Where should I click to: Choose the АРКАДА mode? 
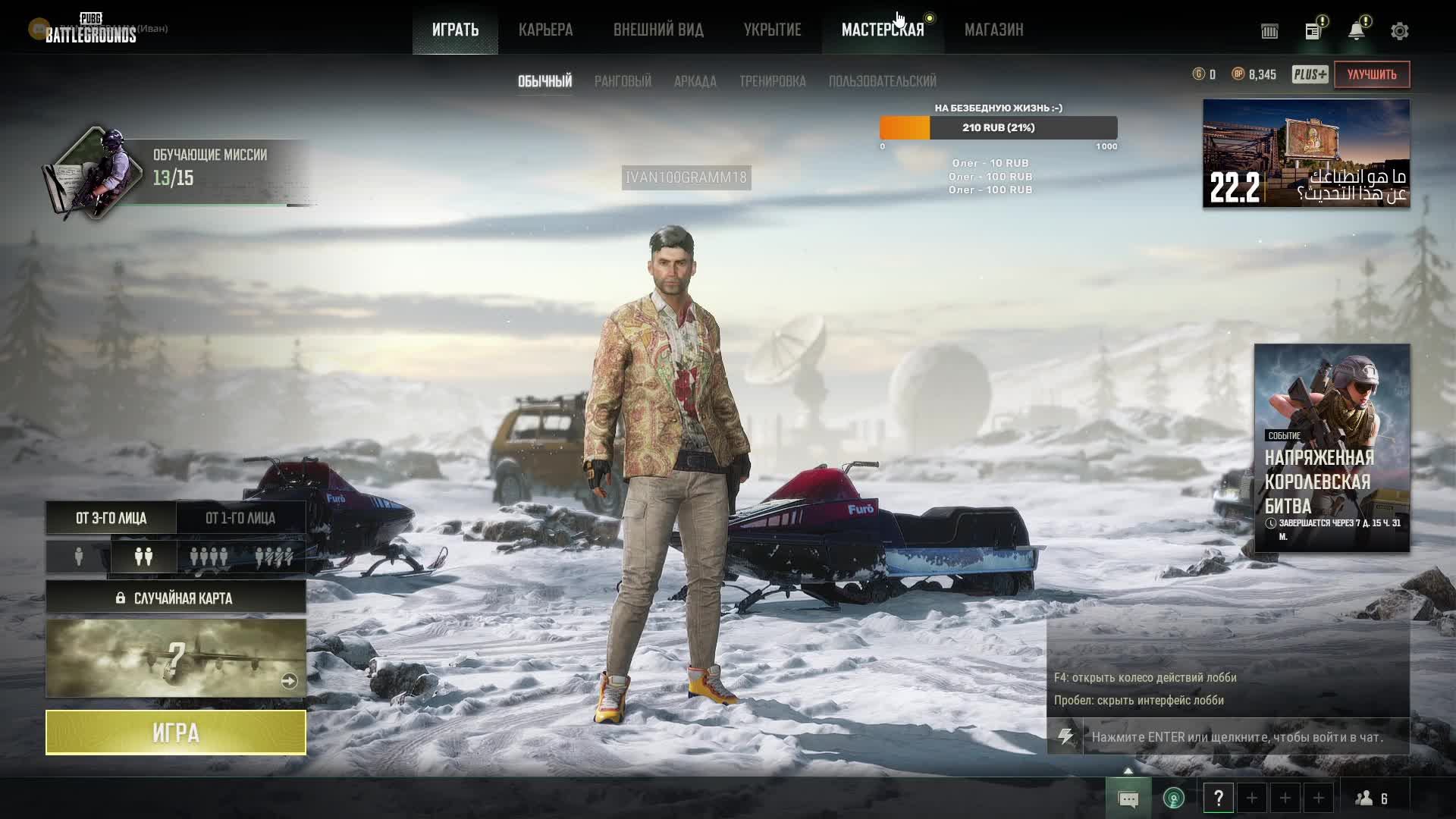pos(695,81)
